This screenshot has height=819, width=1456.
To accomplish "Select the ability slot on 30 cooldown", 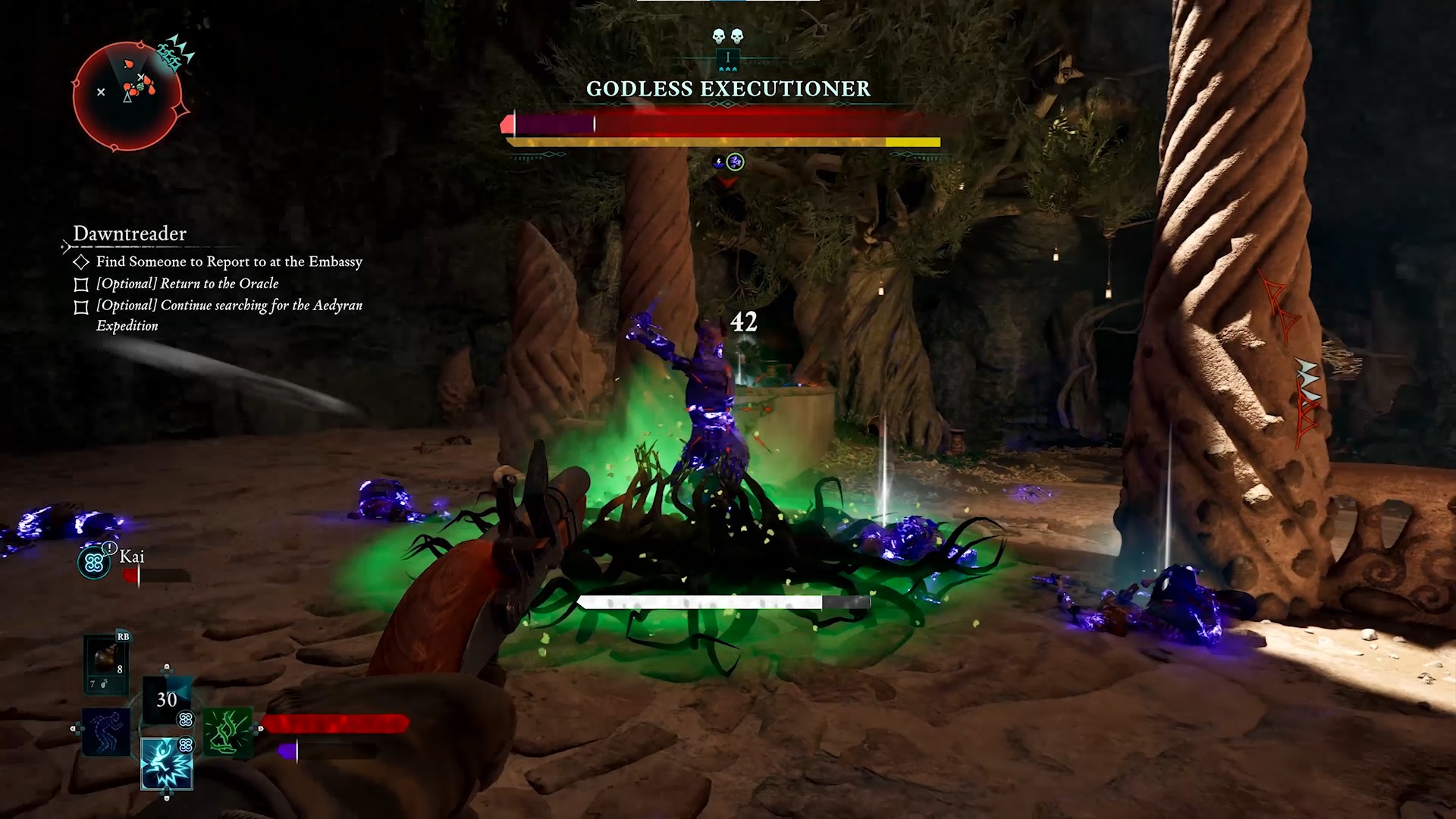I will (167, 699).
